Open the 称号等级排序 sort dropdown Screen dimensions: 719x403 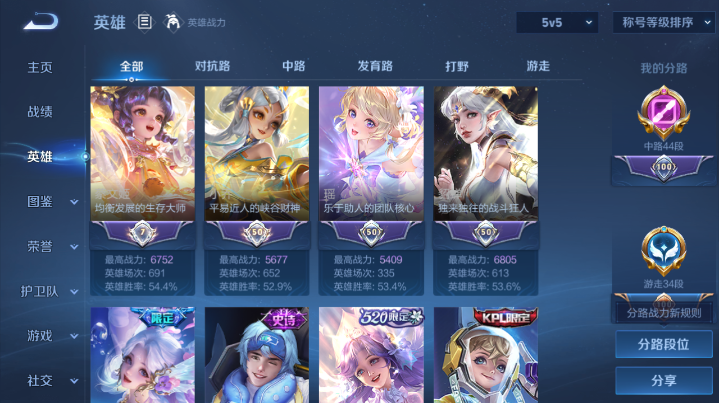pos(663,22)
